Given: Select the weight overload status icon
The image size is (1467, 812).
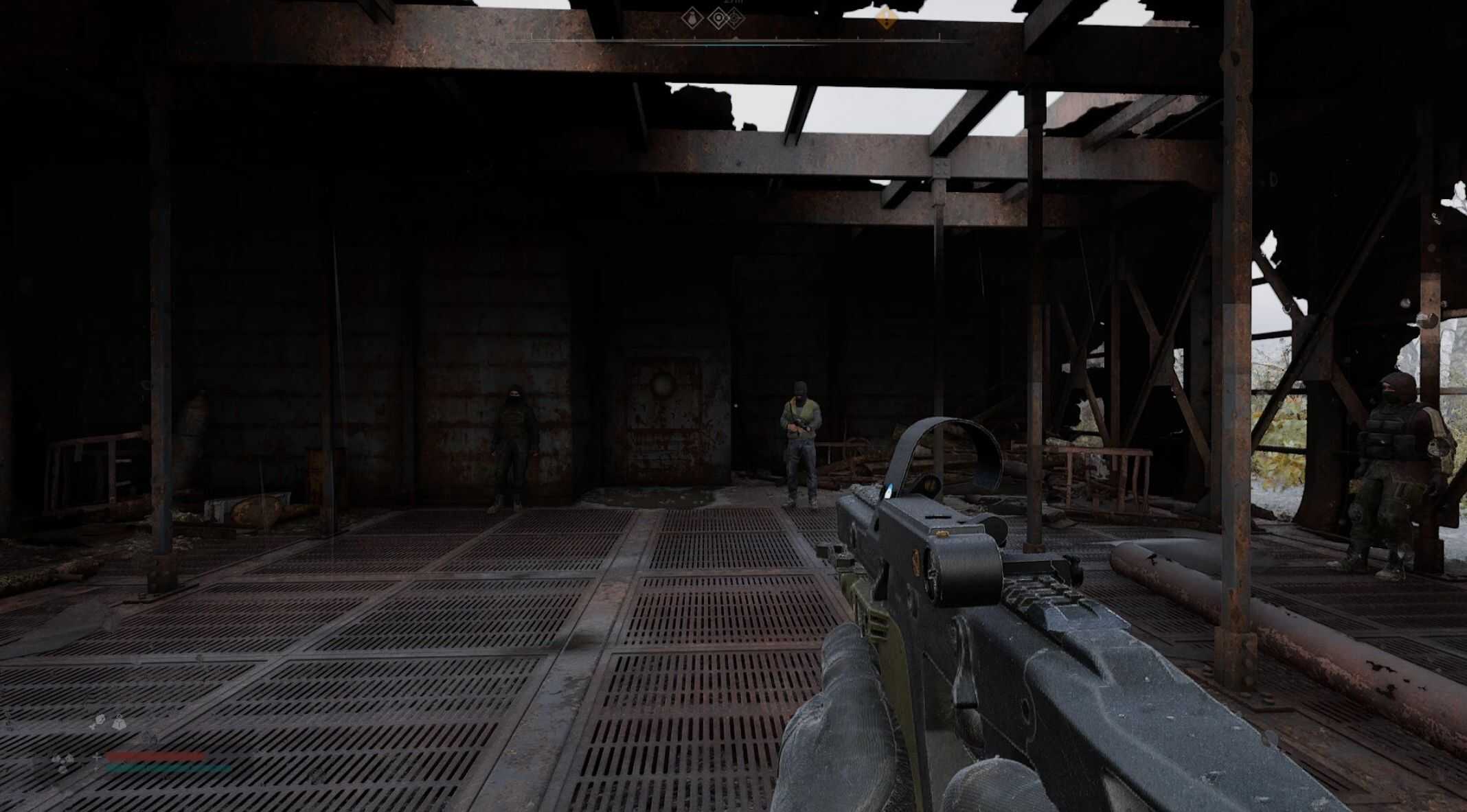Looking at the screenshot, I should coord(120,723).
